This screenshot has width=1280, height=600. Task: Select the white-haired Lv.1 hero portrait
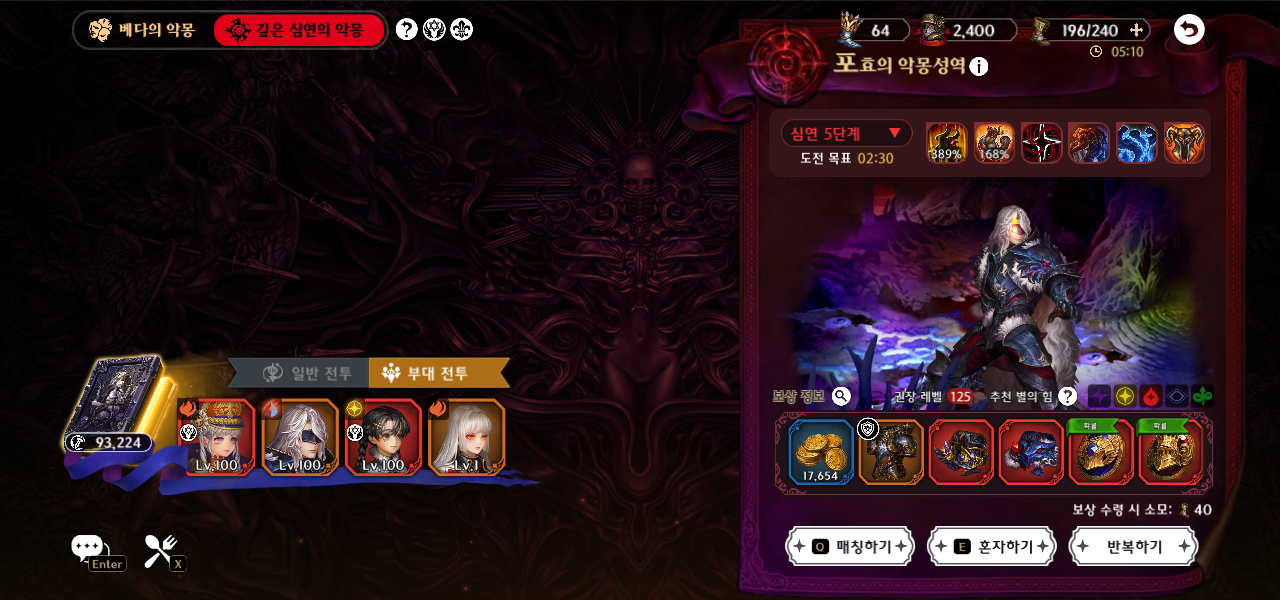[466, 437]
